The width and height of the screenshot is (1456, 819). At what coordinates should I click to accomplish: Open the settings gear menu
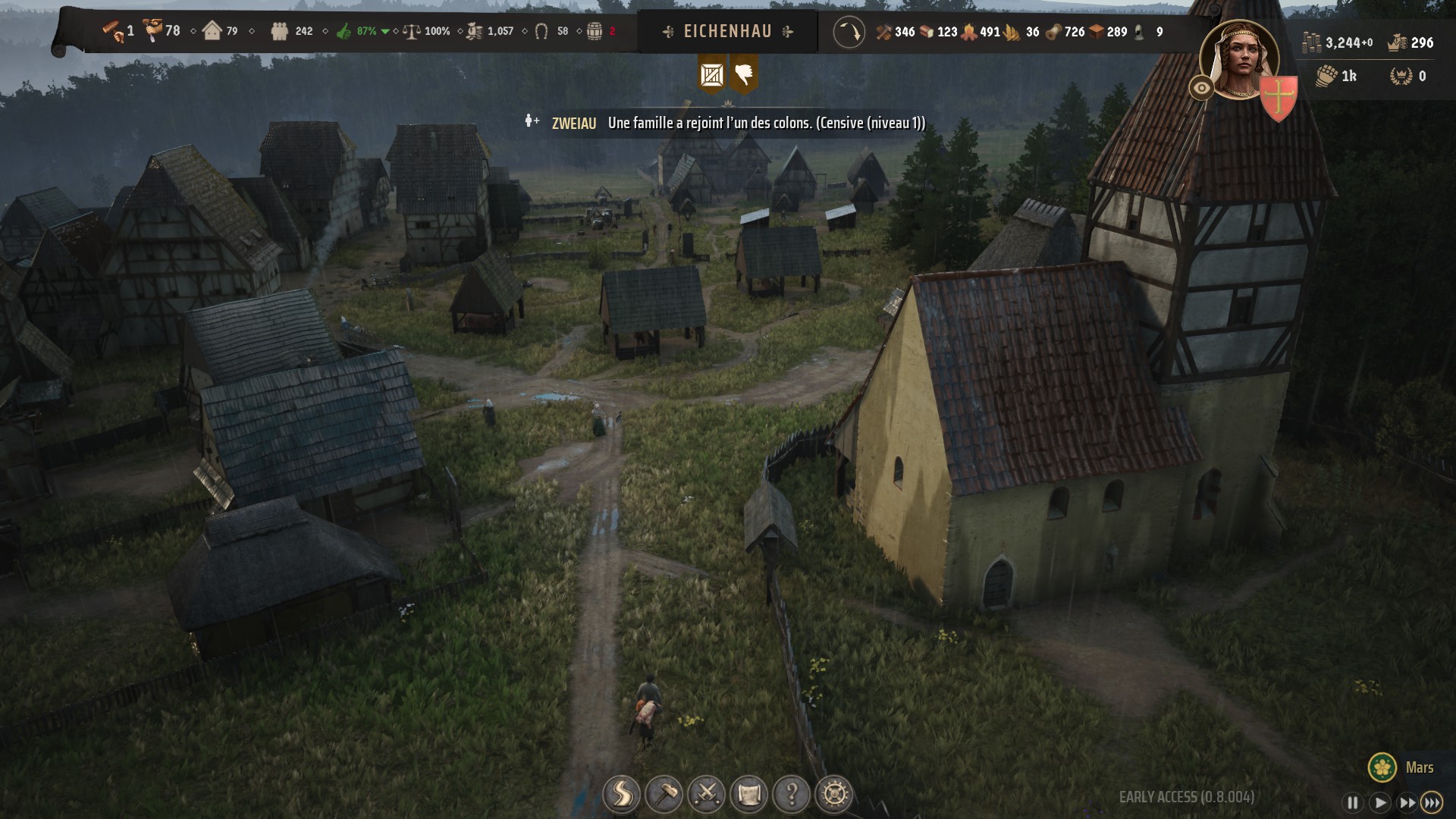pyautogui.click(x=834, y=795)
